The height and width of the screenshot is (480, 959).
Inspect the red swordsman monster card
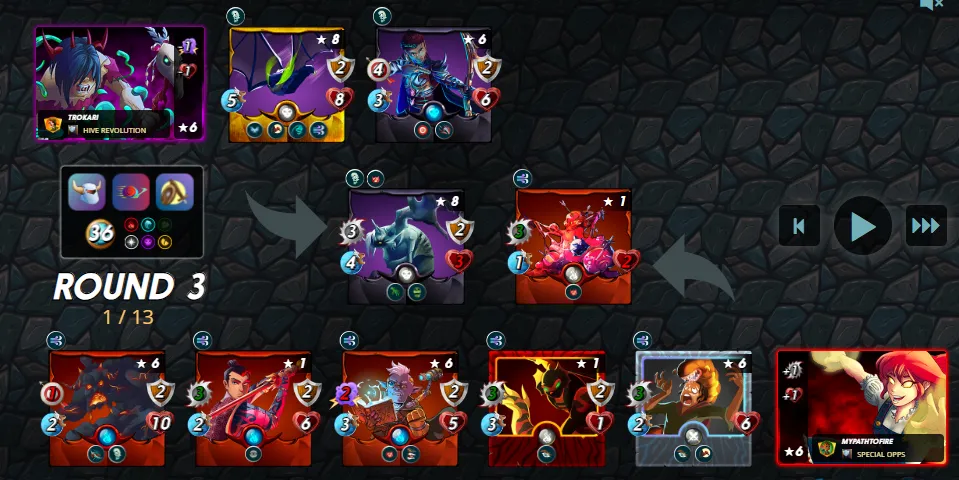click(254, 408)
